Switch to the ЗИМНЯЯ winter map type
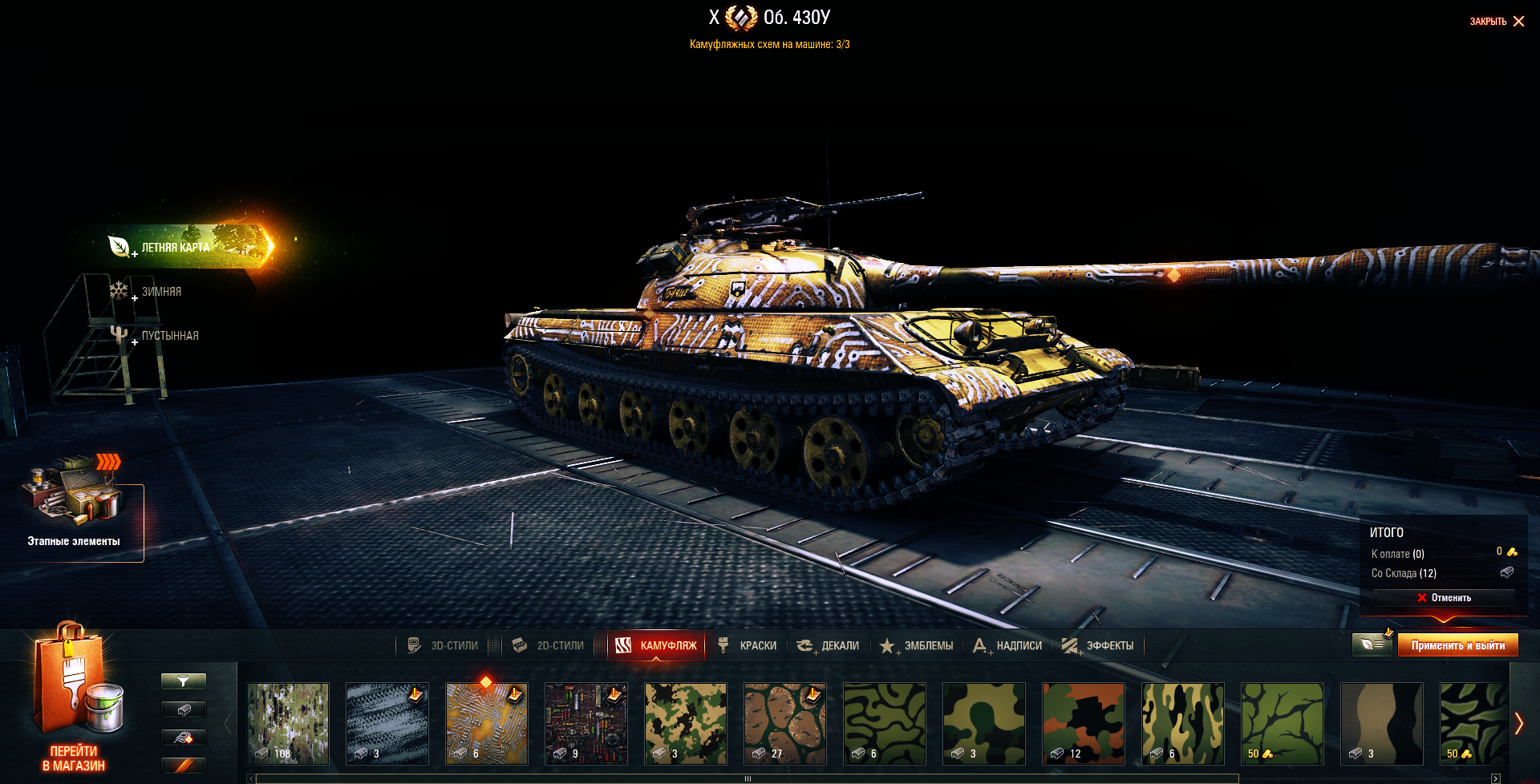Viewport: 1540px width, 784px height. pyautogui.click(x=160, y=292)
